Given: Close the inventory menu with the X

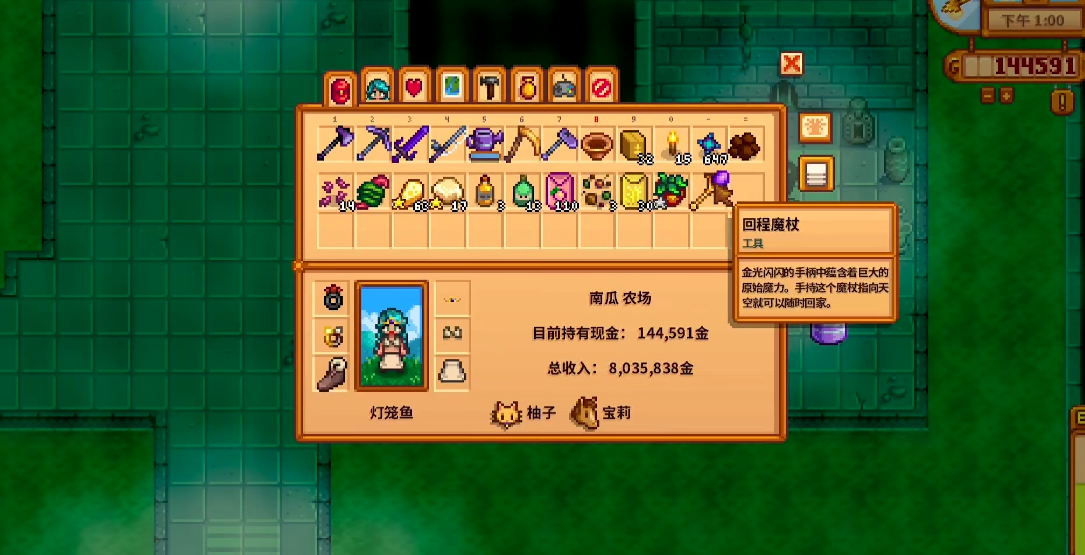Looking at the screenshot, I should [x=791, y=65].
